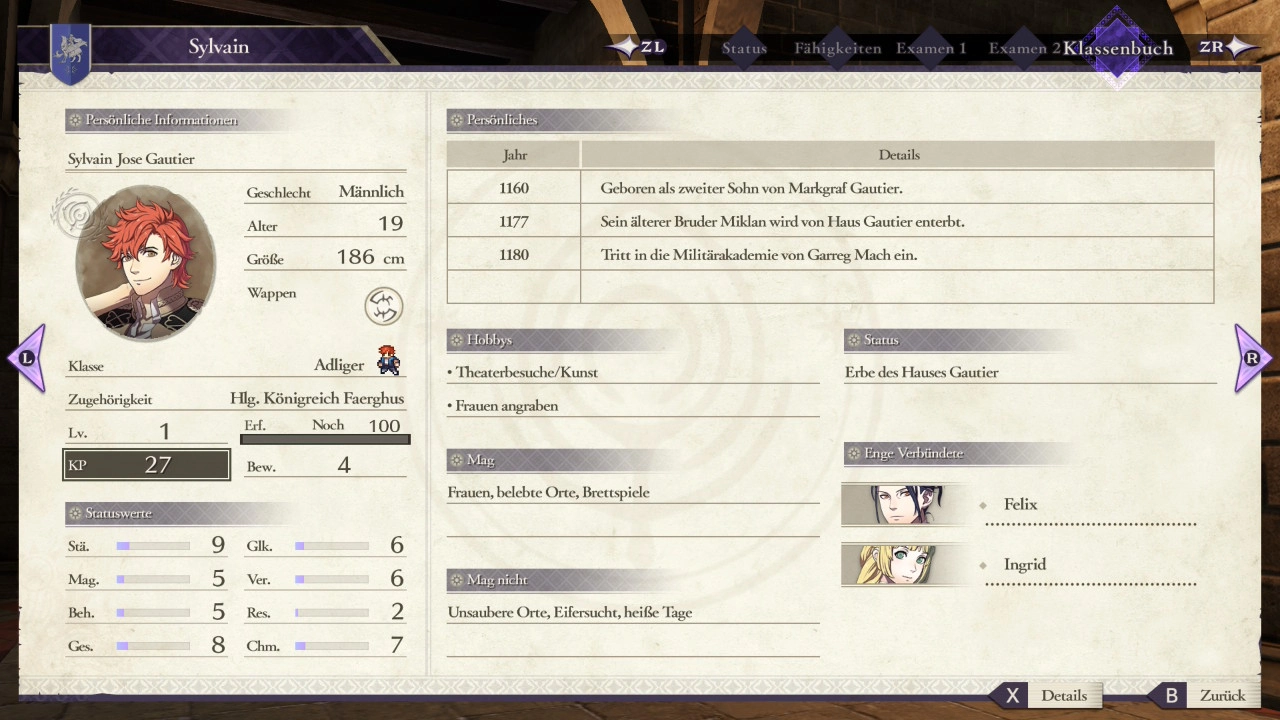This screenshot has height=720, width=1280.
Task: Select Ingrid in close allies list
Action: (1024, 565)
